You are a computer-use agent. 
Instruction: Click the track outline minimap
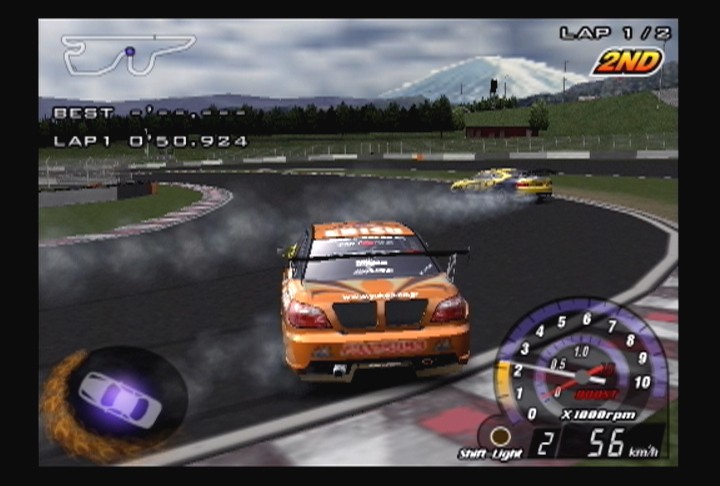[x=127, y=54]
